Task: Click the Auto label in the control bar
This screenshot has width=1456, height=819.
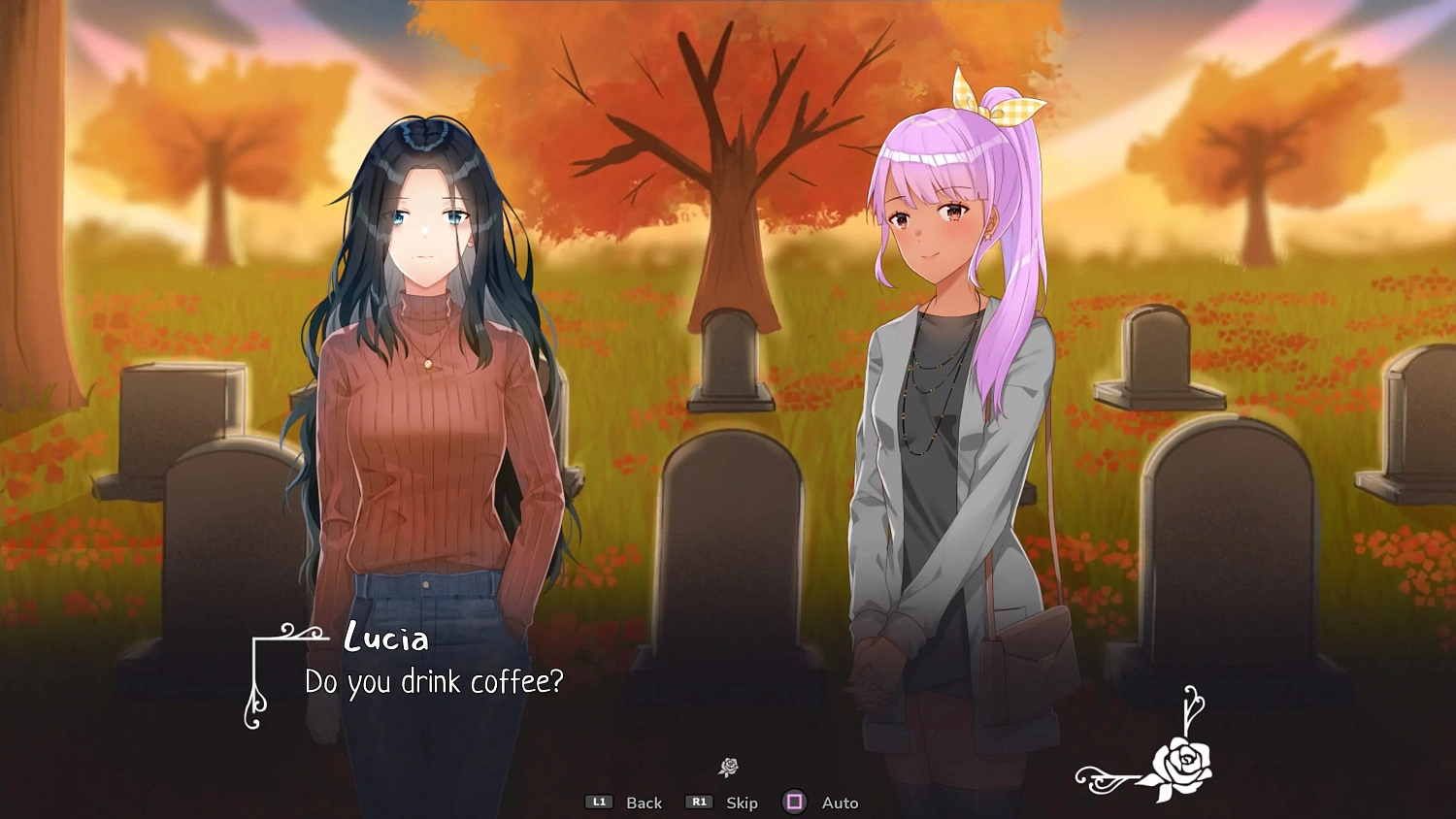Action: click(839, 803)
